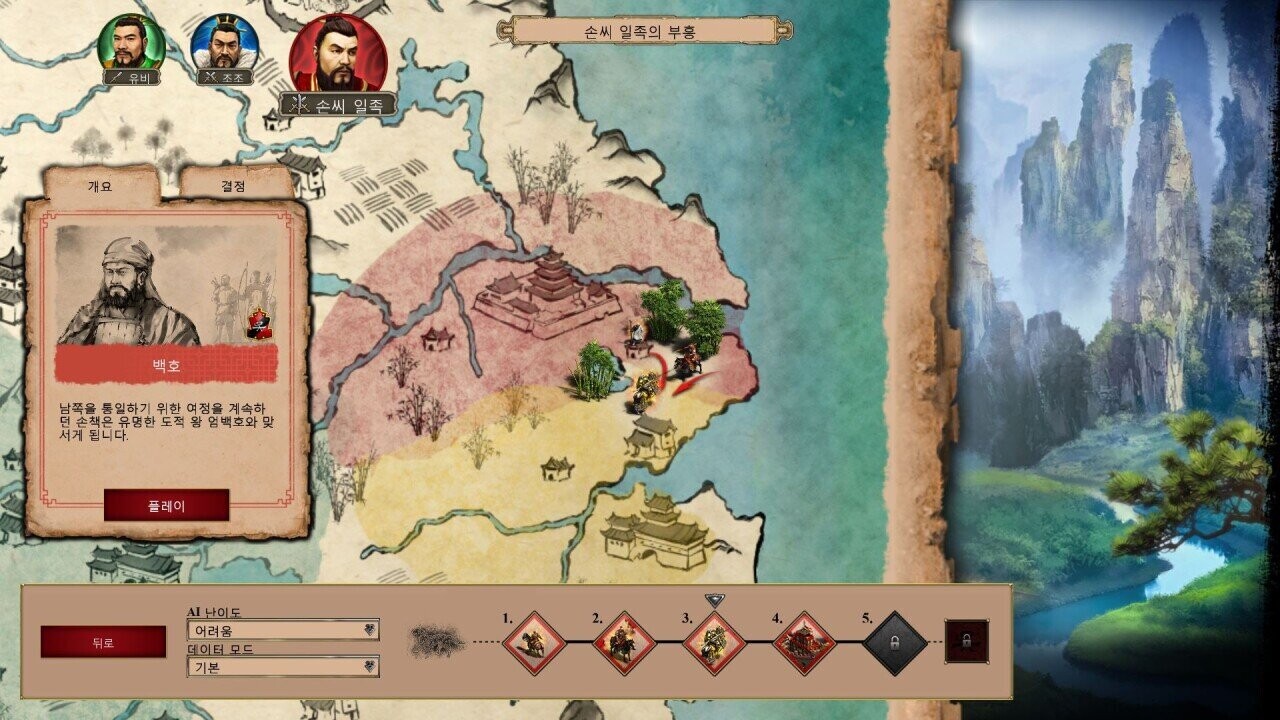Open the AI 난이도 dropdown
The width and height of the screenshot is (1280, 720).
click(283, 630)
